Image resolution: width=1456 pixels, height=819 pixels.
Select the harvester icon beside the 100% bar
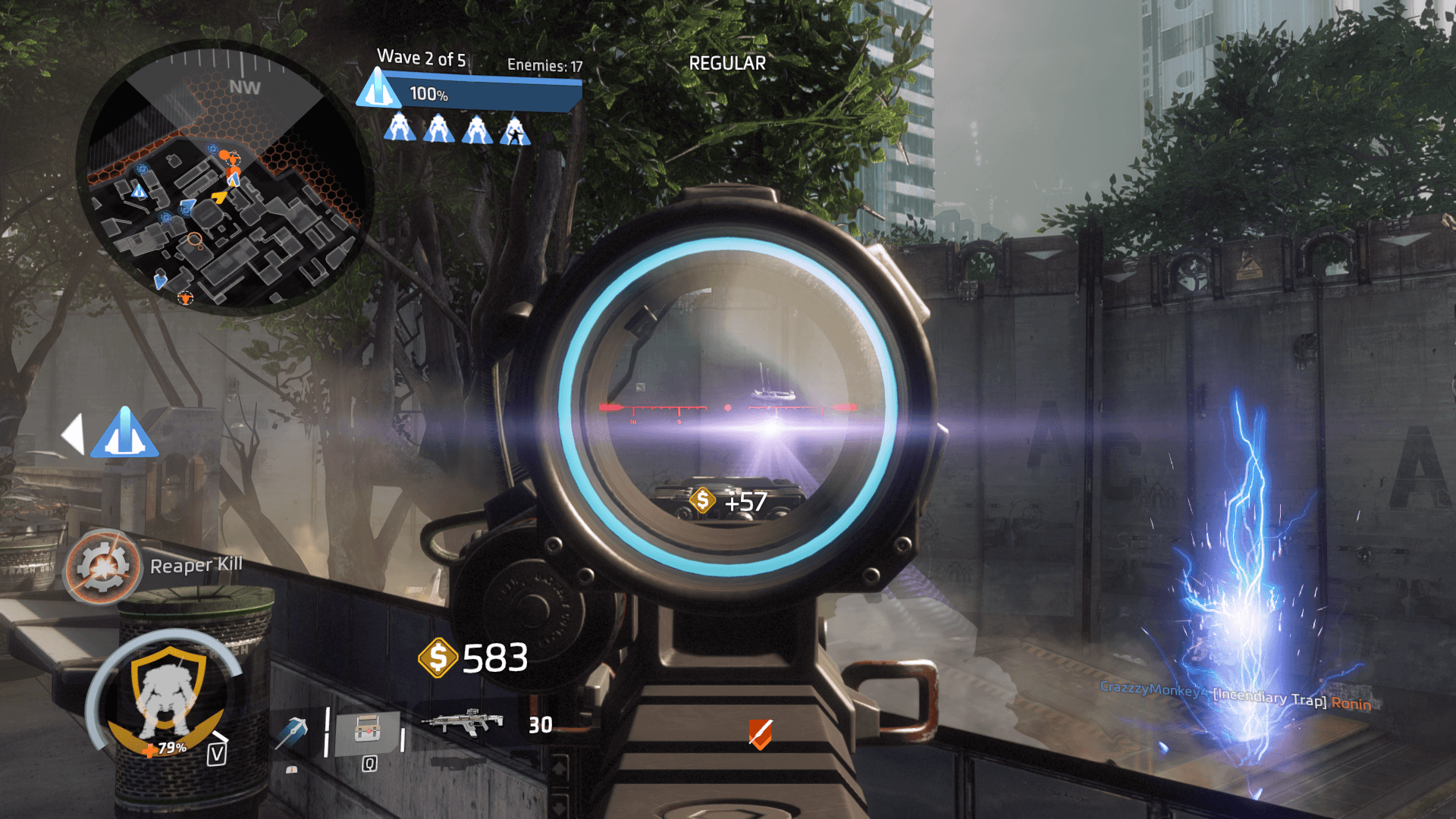[378, 89]
